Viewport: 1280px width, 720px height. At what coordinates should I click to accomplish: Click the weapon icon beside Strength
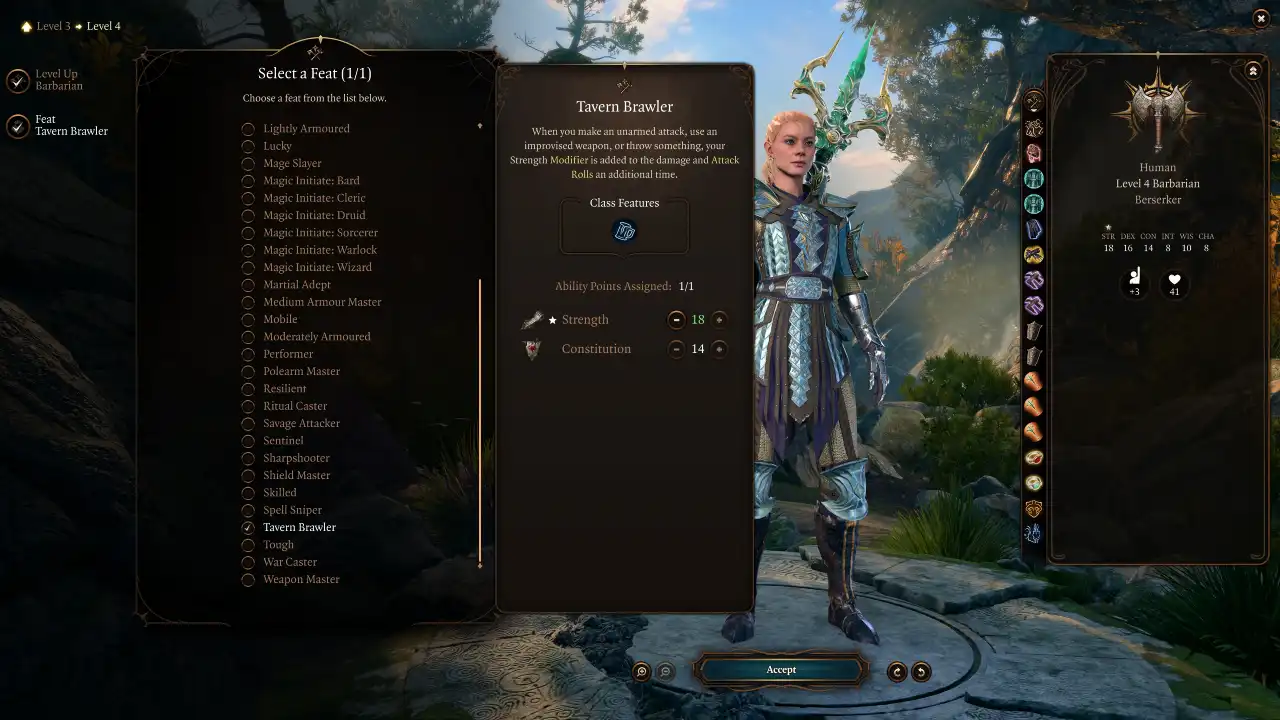tap(532, 319)
